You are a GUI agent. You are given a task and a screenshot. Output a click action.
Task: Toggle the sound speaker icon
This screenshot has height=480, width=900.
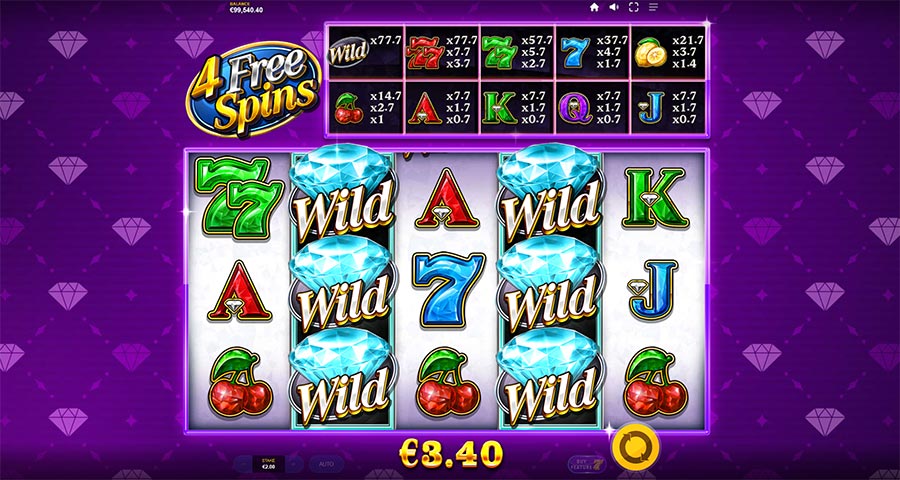click(613, 7)
